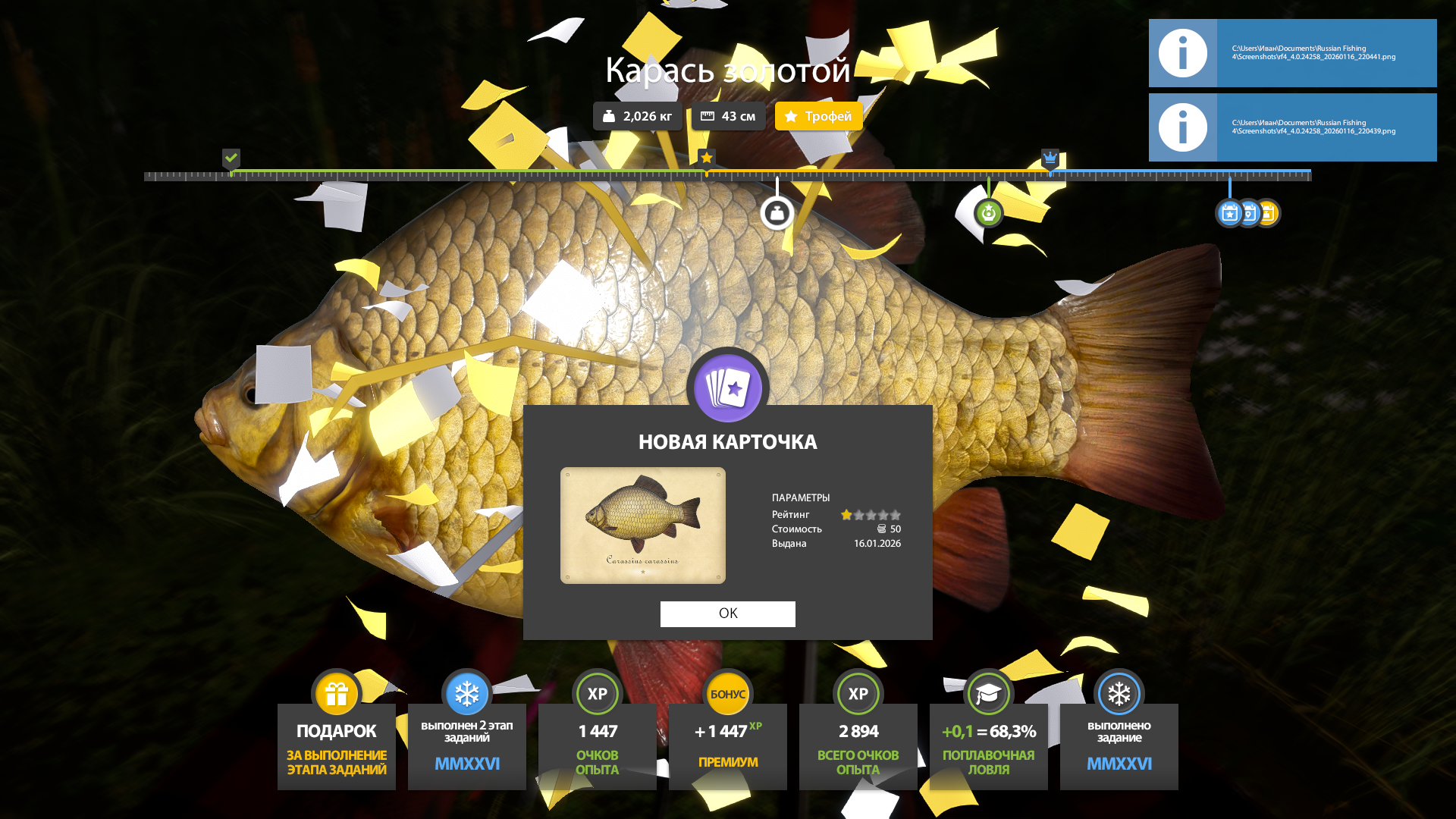This screenshot has height=819, width=1456.
Task: Select the green checkmark marker on the scale
Action: pos(231,158)
